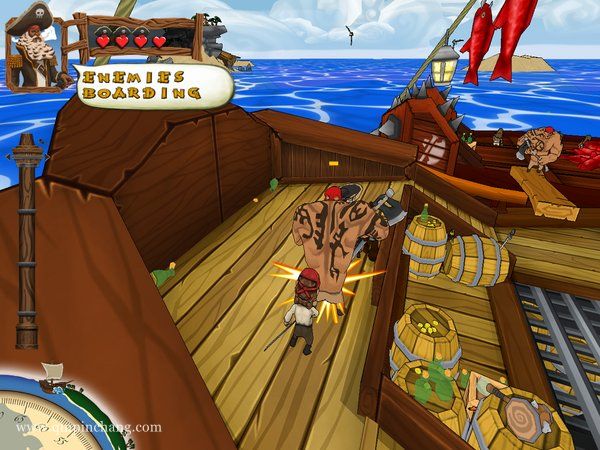The image size is (600, 450).
Task: Select the Enemies Boarding objective banner
Action: click(150, 84)
